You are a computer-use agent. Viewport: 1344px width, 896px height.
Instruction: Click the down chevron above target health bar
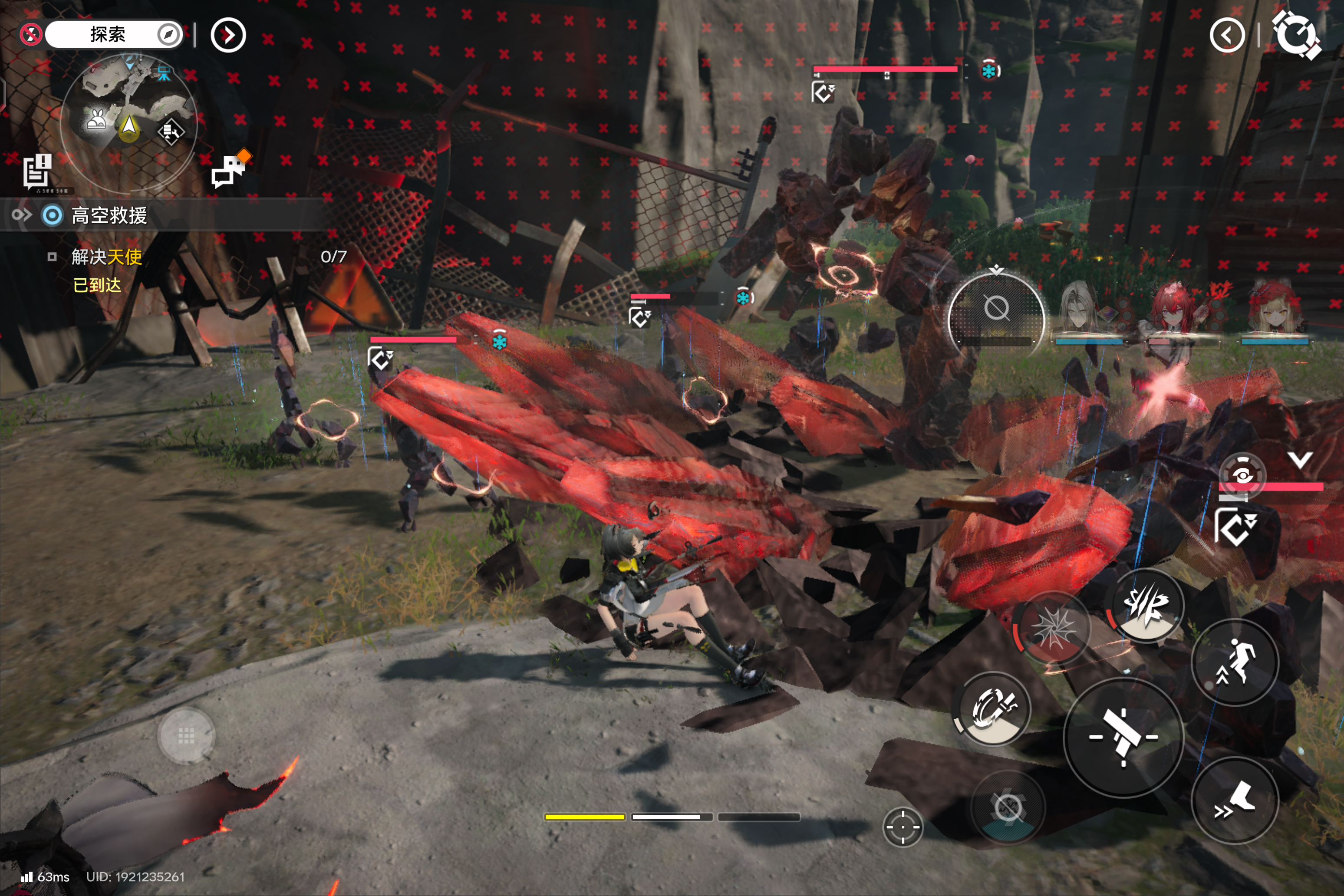1300,460
